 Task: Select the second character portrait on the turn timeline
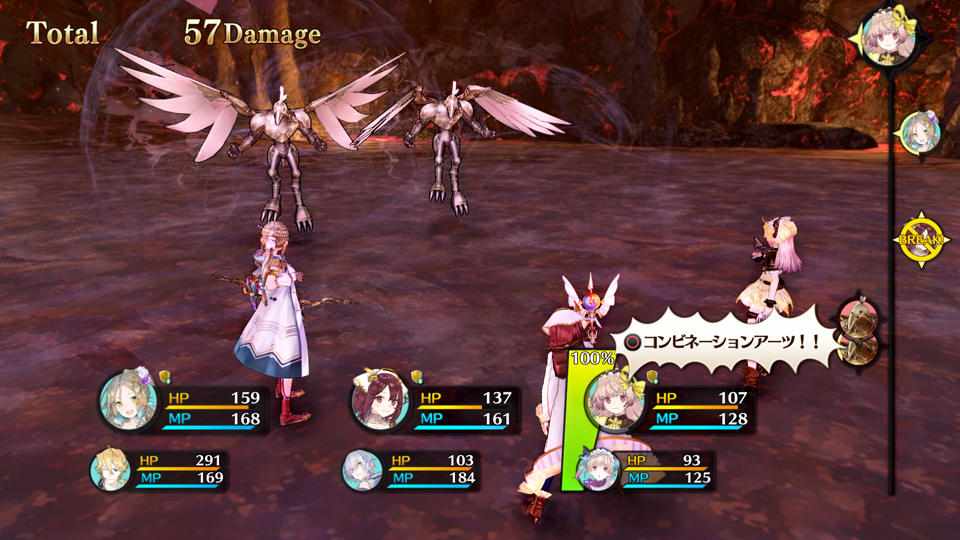pyautogui.click(x=918, y=133)
